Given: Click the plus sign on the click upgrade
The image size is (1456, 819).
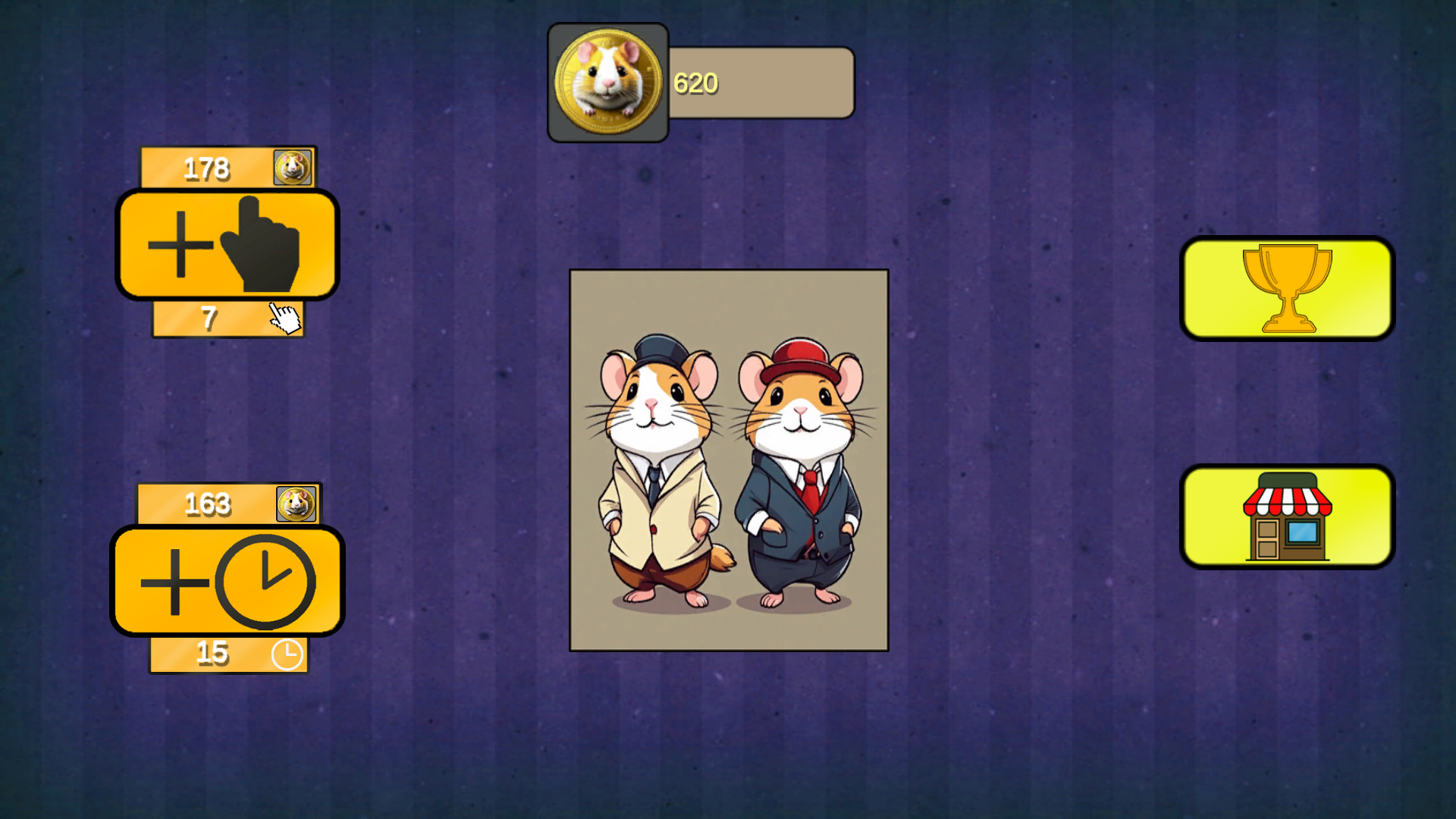Looking at the screenshot, I should (x=180, y=245).
